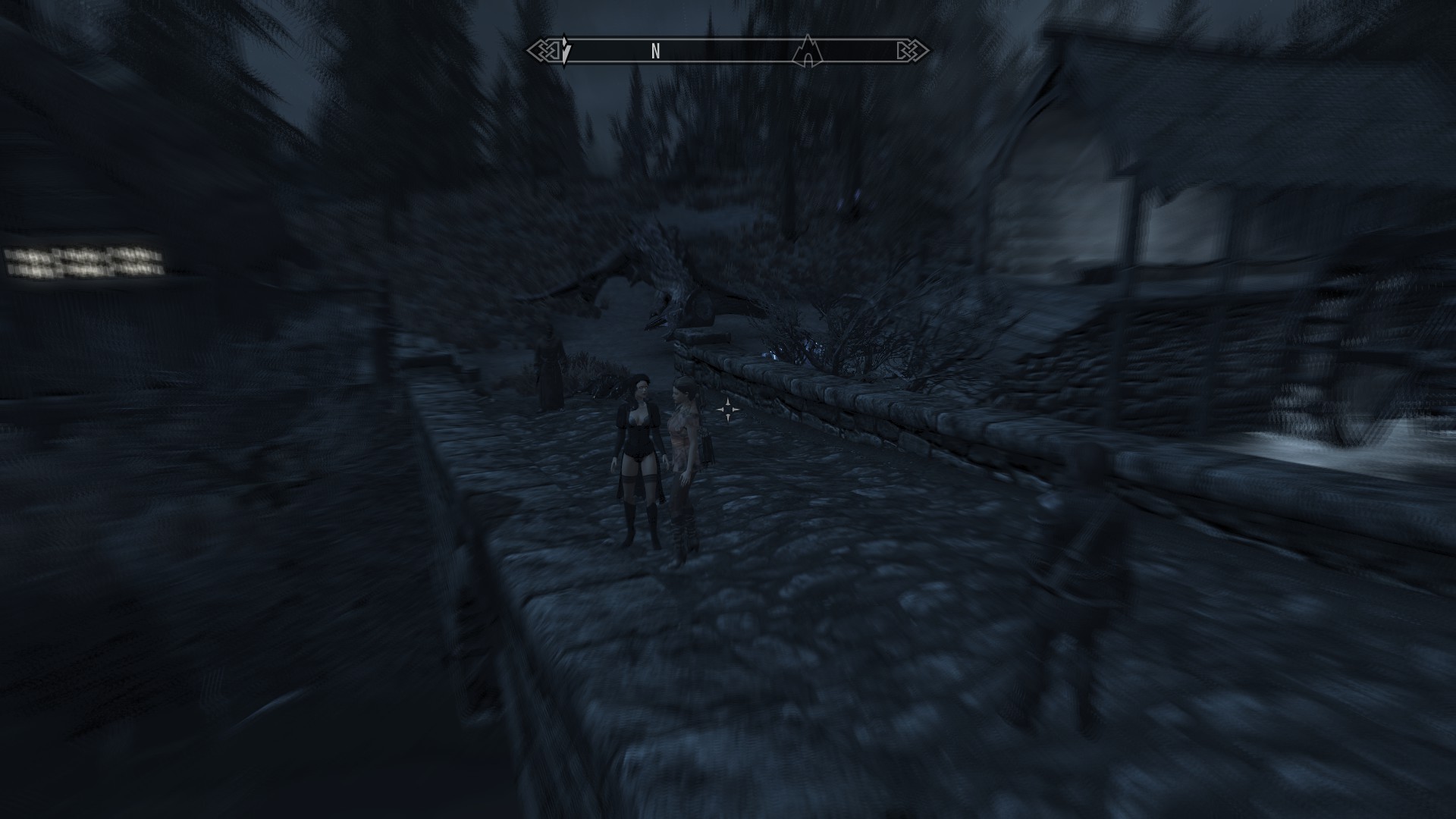Viewport: 1456px width, 819px height.
Task: Select the white quest marker arrow on the compass
Action: (566, 50)
